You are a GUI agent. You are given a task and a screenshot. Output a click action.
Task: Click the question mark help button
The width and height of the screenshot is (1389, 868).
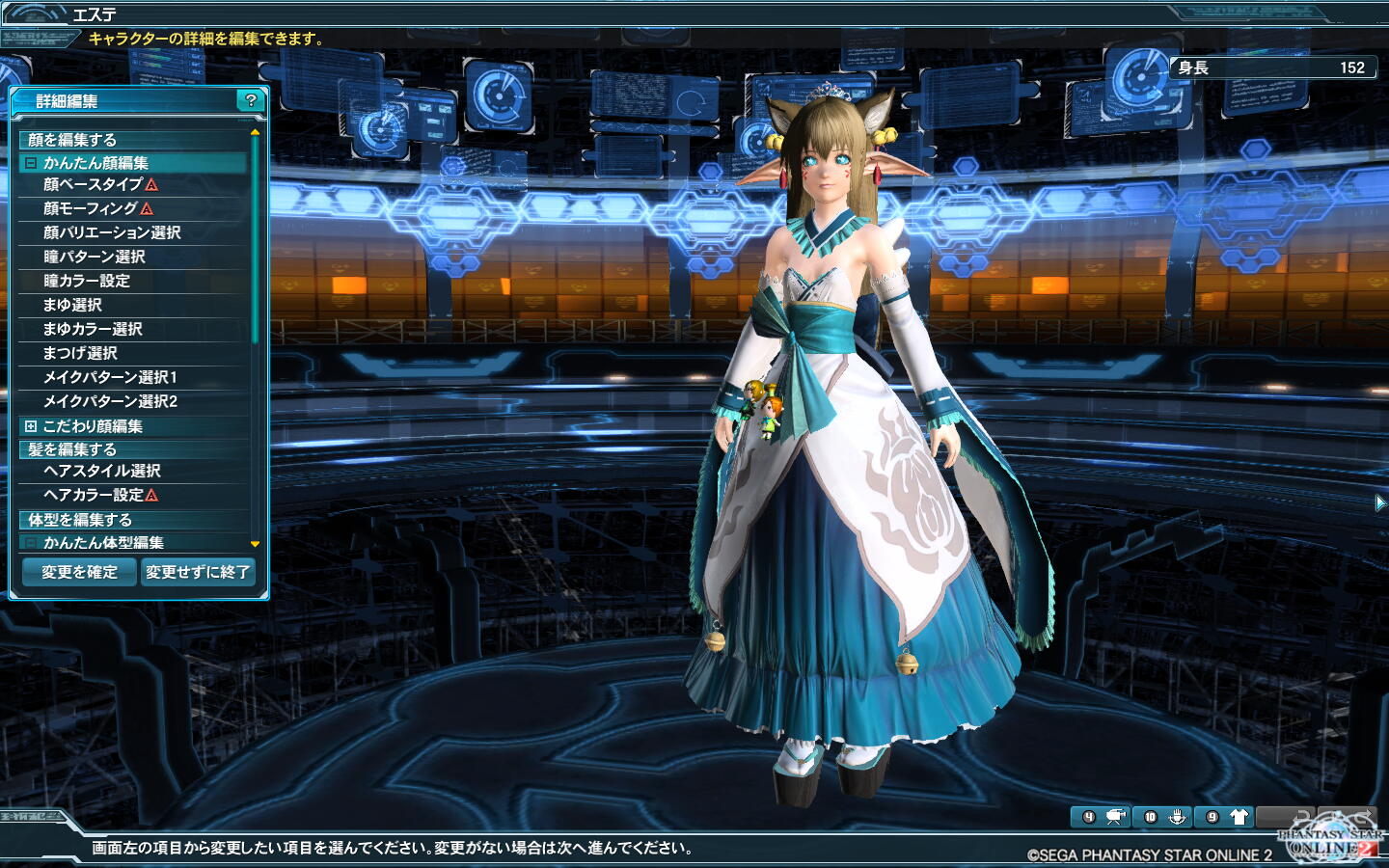click(x=251, y=100)
